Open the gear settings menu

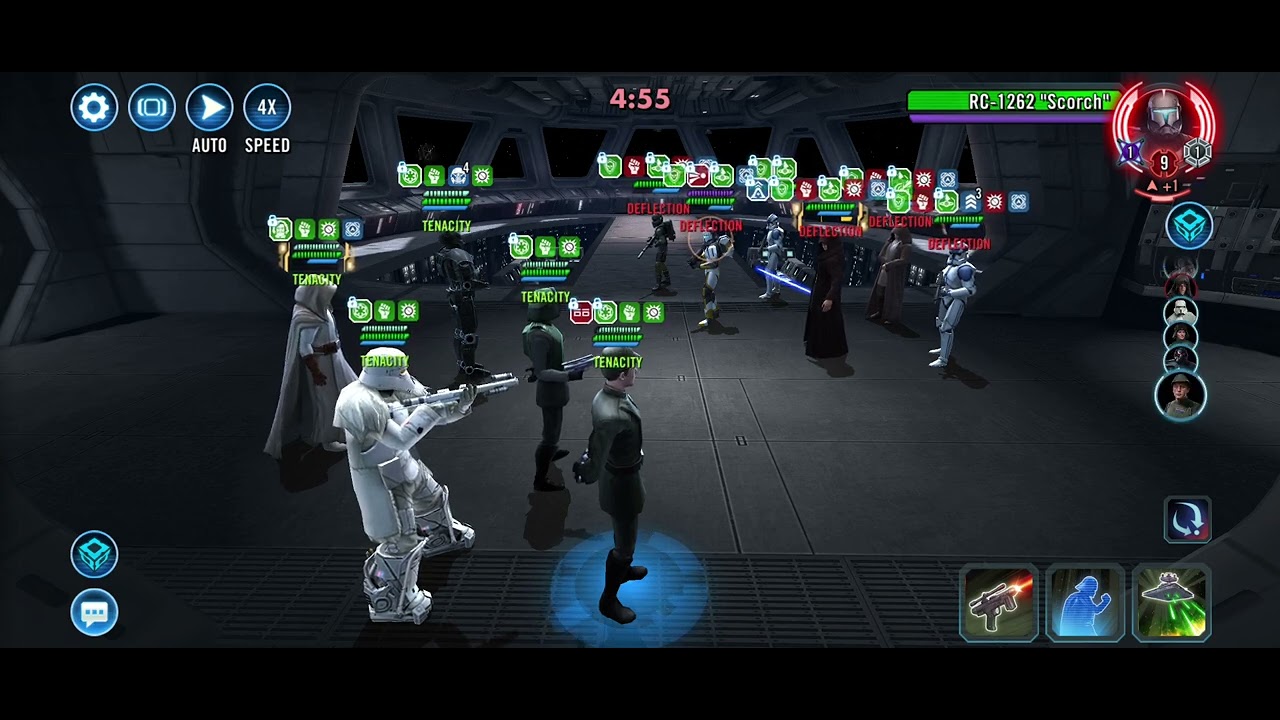coord(94,108)
